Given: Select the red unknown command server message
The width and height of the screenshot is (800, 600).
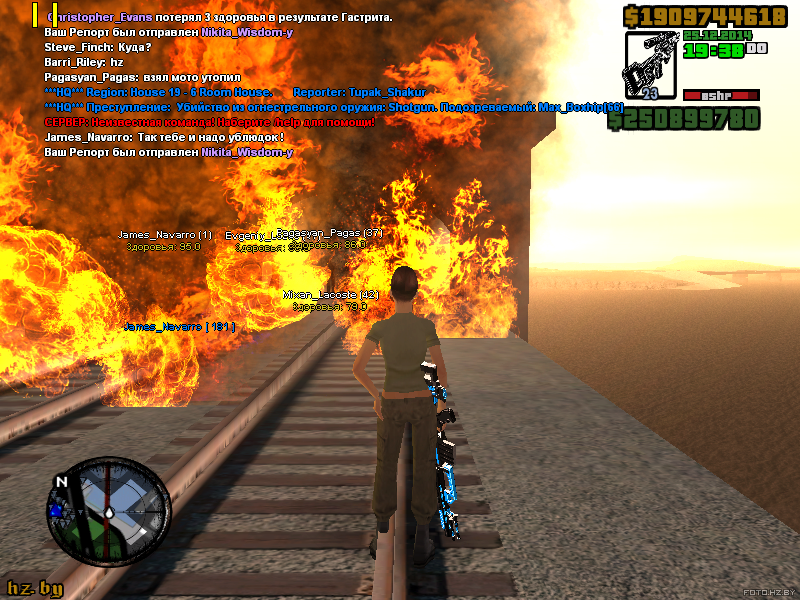Looking at the screenshot, I should click(x=210, y=121).
